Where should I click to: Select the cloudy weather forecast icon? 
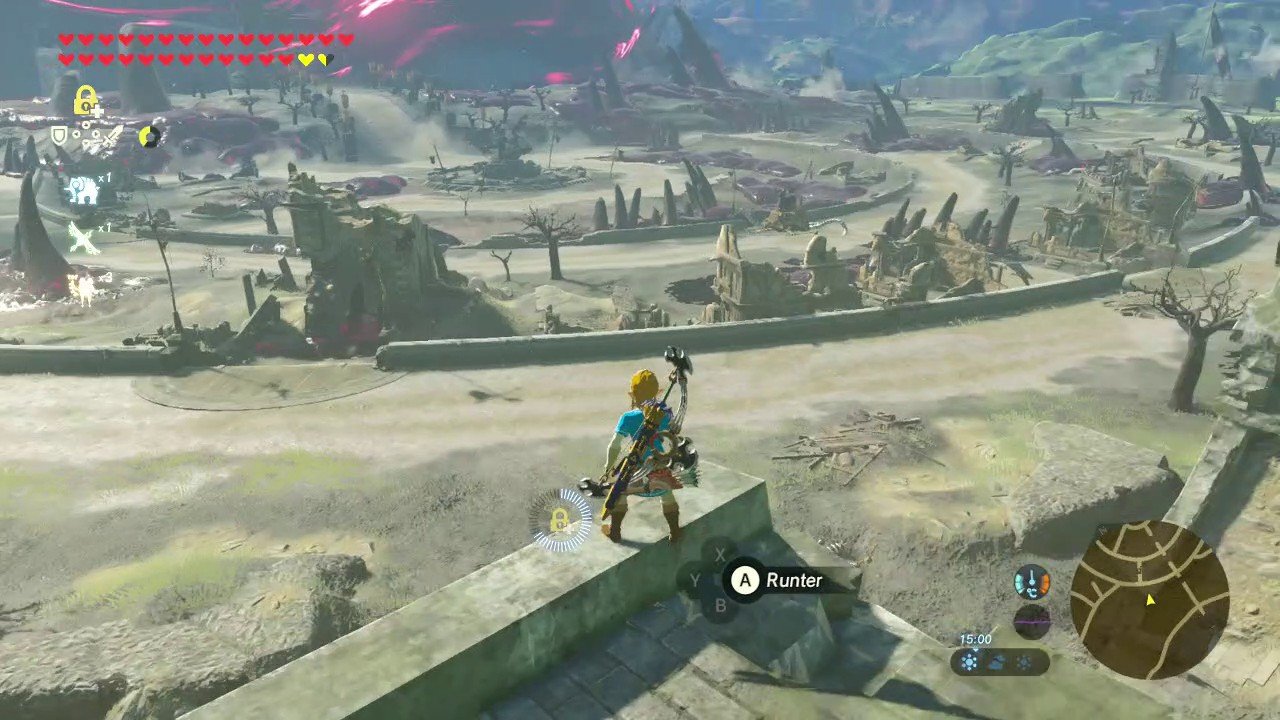point(996,662)
